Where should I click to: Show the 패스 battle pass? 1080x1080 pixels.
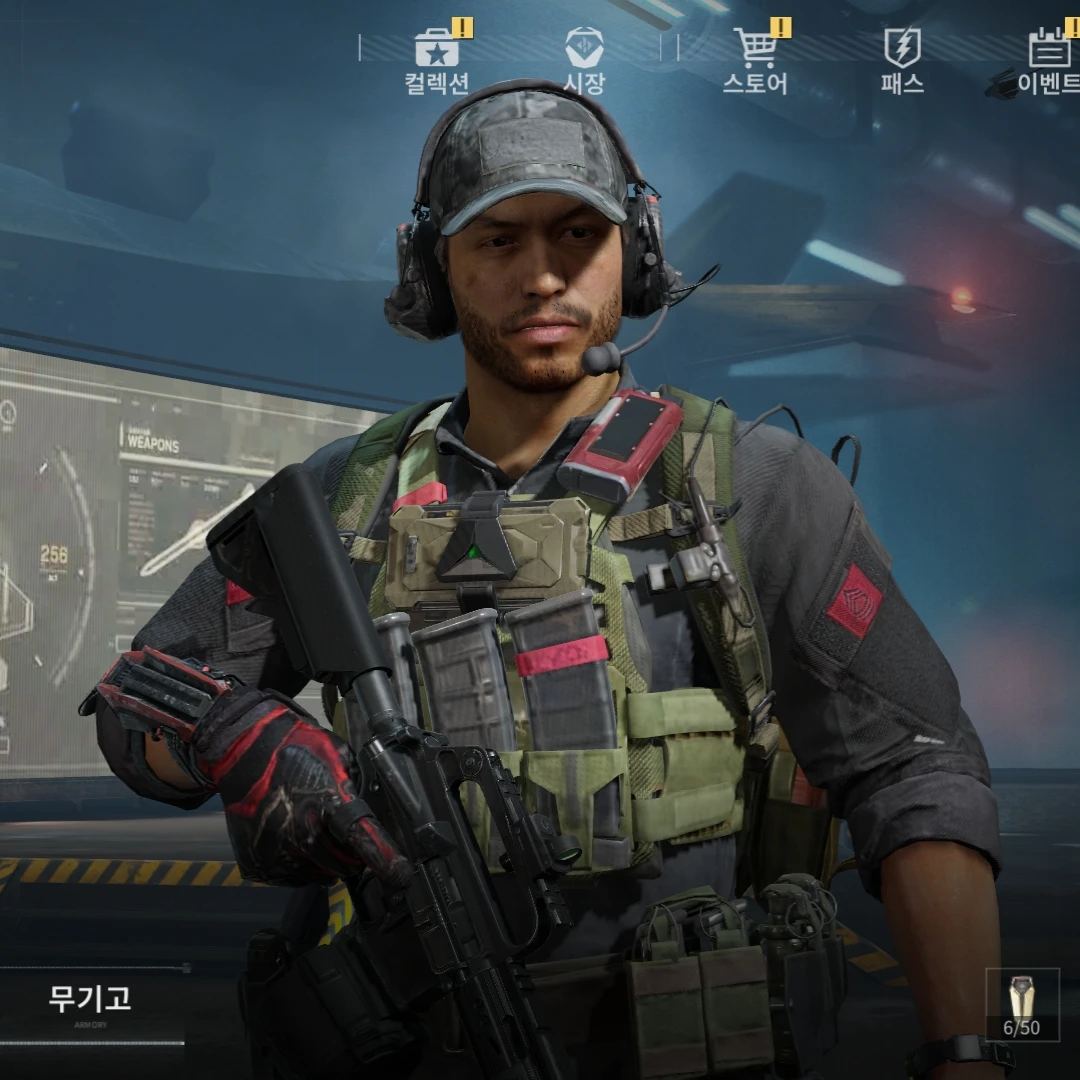click(902, 60)
